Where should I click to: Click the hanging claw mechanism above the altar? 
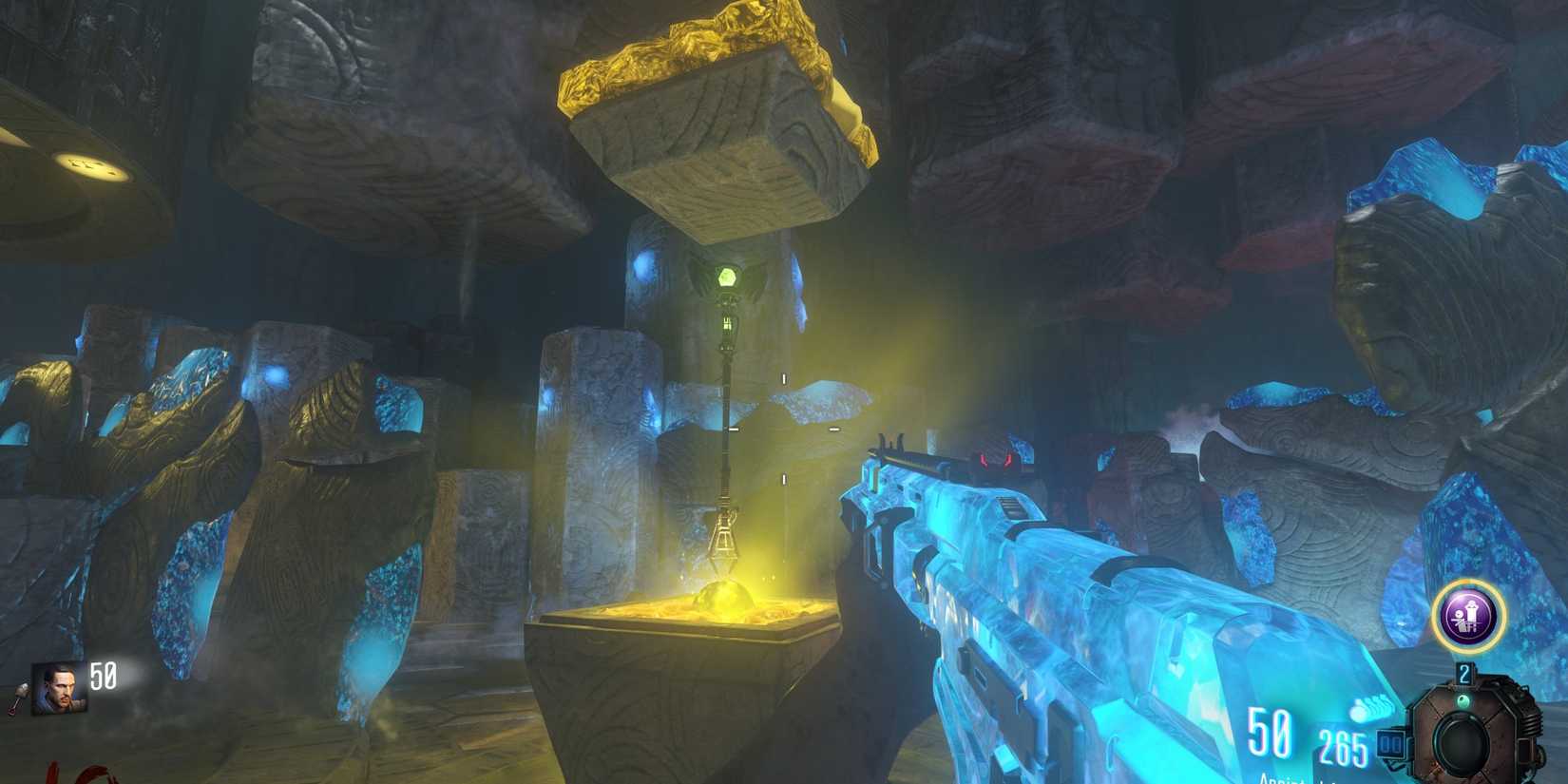pos(724,537)
